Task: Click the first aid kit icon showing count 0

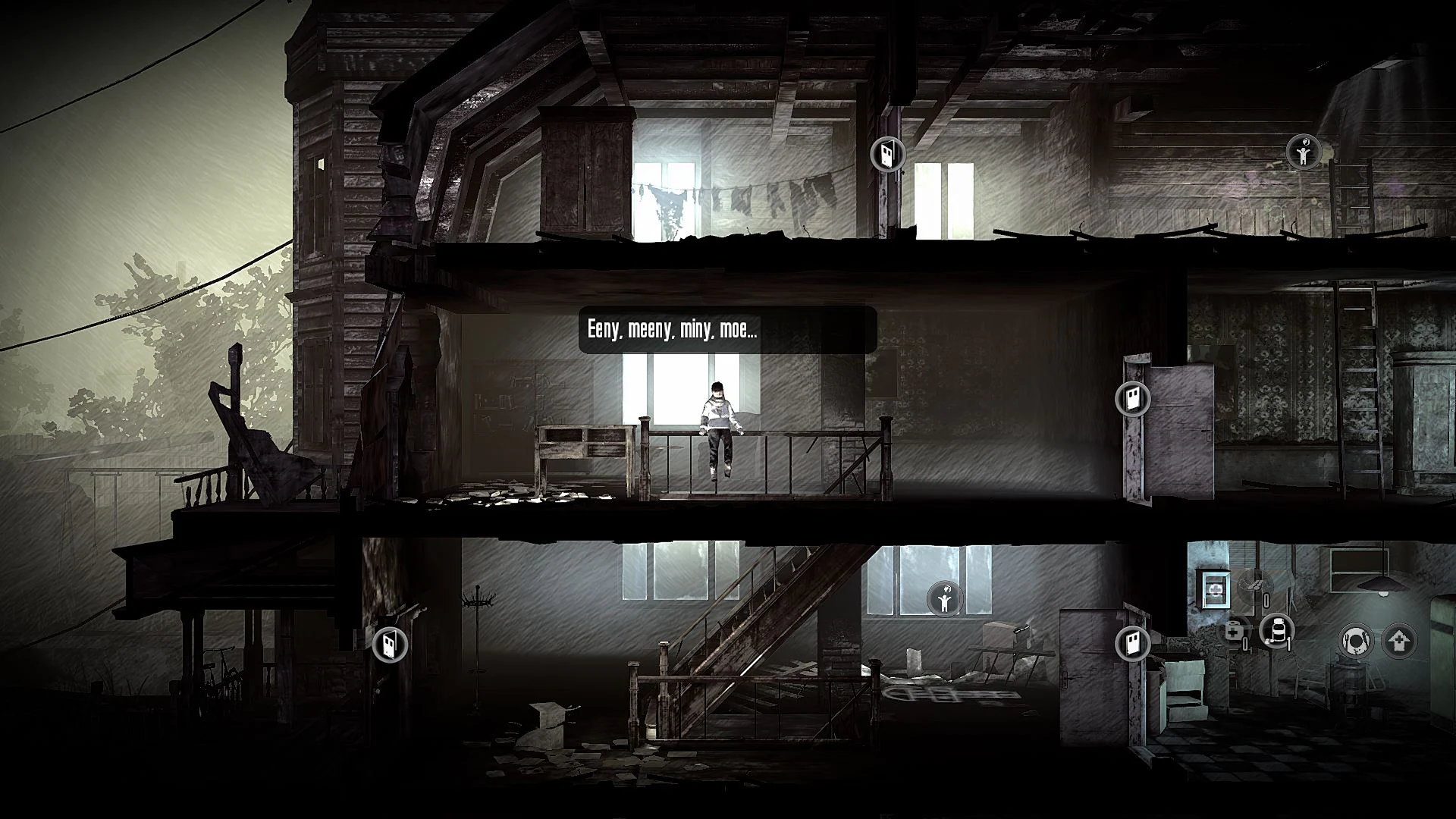Action: (1235, 633)
